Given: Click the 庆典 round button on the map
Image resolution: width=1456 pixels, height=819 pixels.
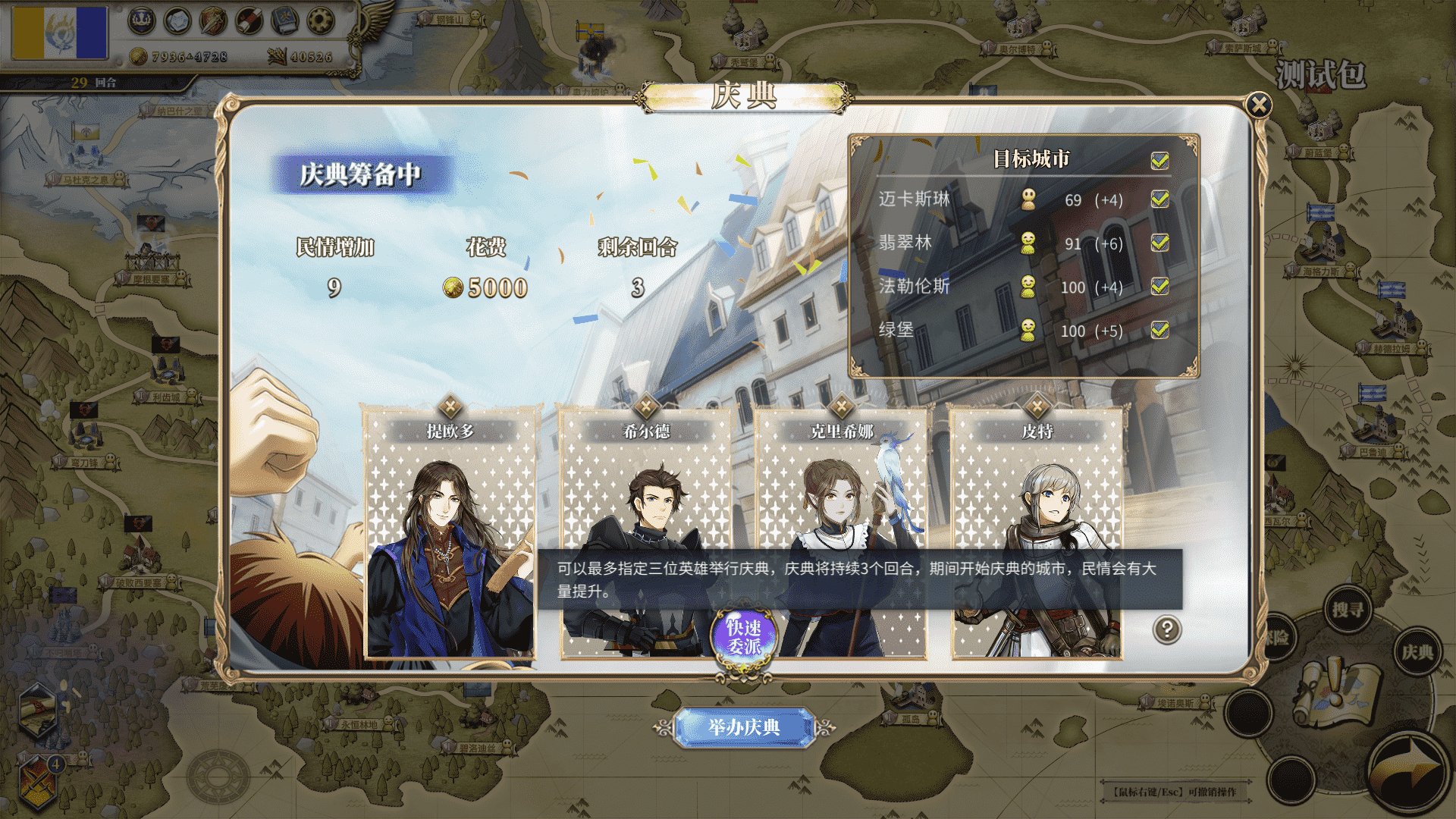Looking at the screenshot, I should coord(1417,652).
